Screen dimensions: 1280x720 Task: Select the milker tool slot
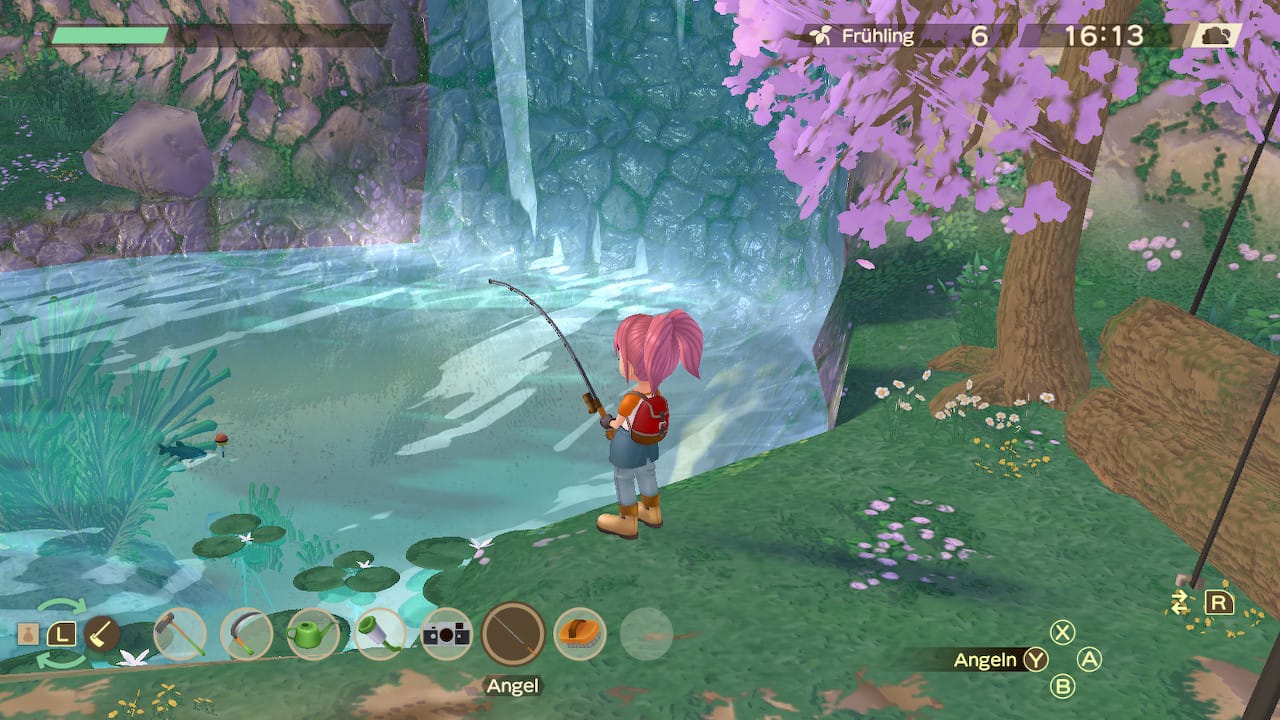click(x=380, y=634)
